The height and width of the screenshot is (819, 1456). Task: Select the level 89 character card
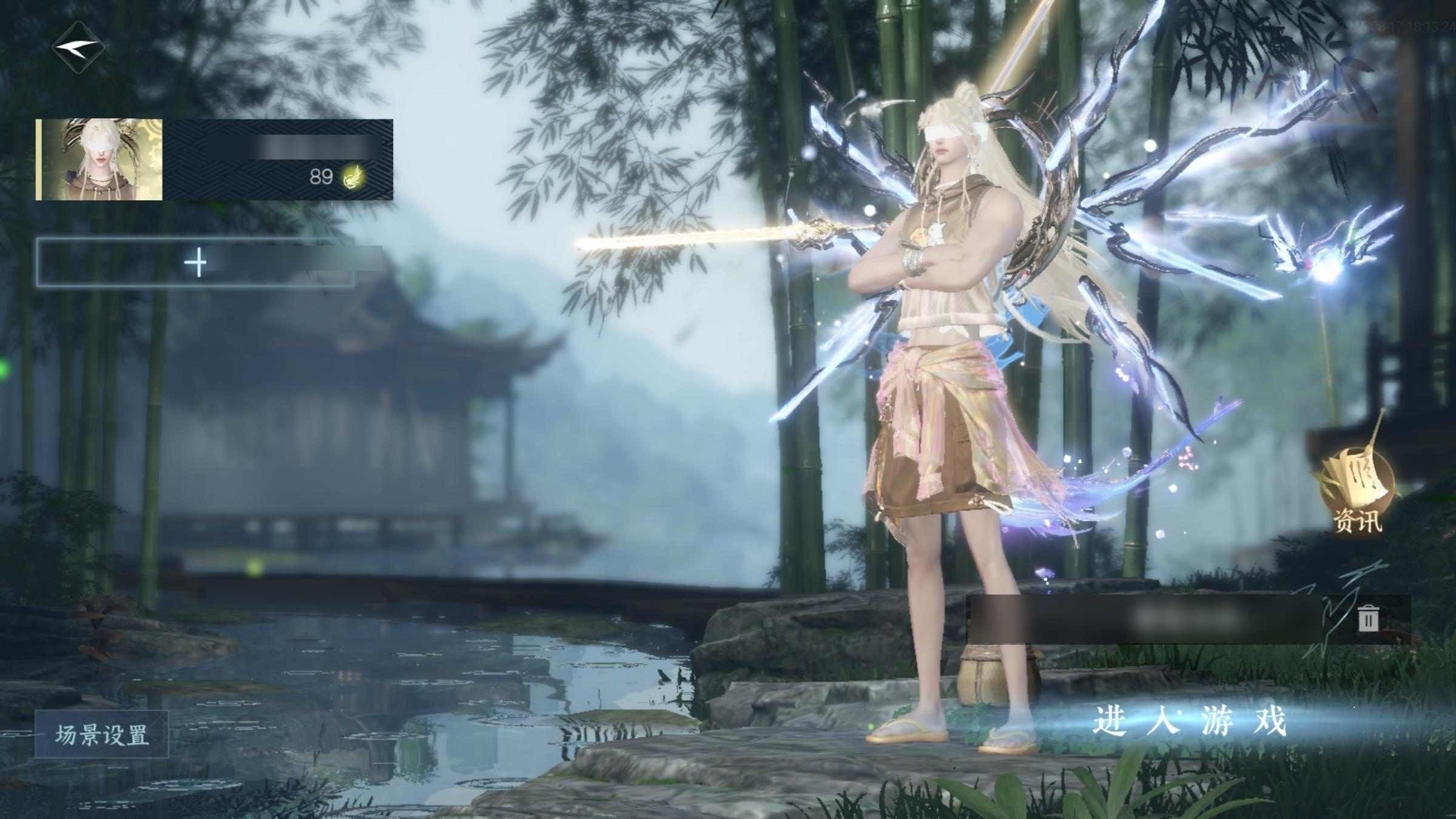coord(215,160)
